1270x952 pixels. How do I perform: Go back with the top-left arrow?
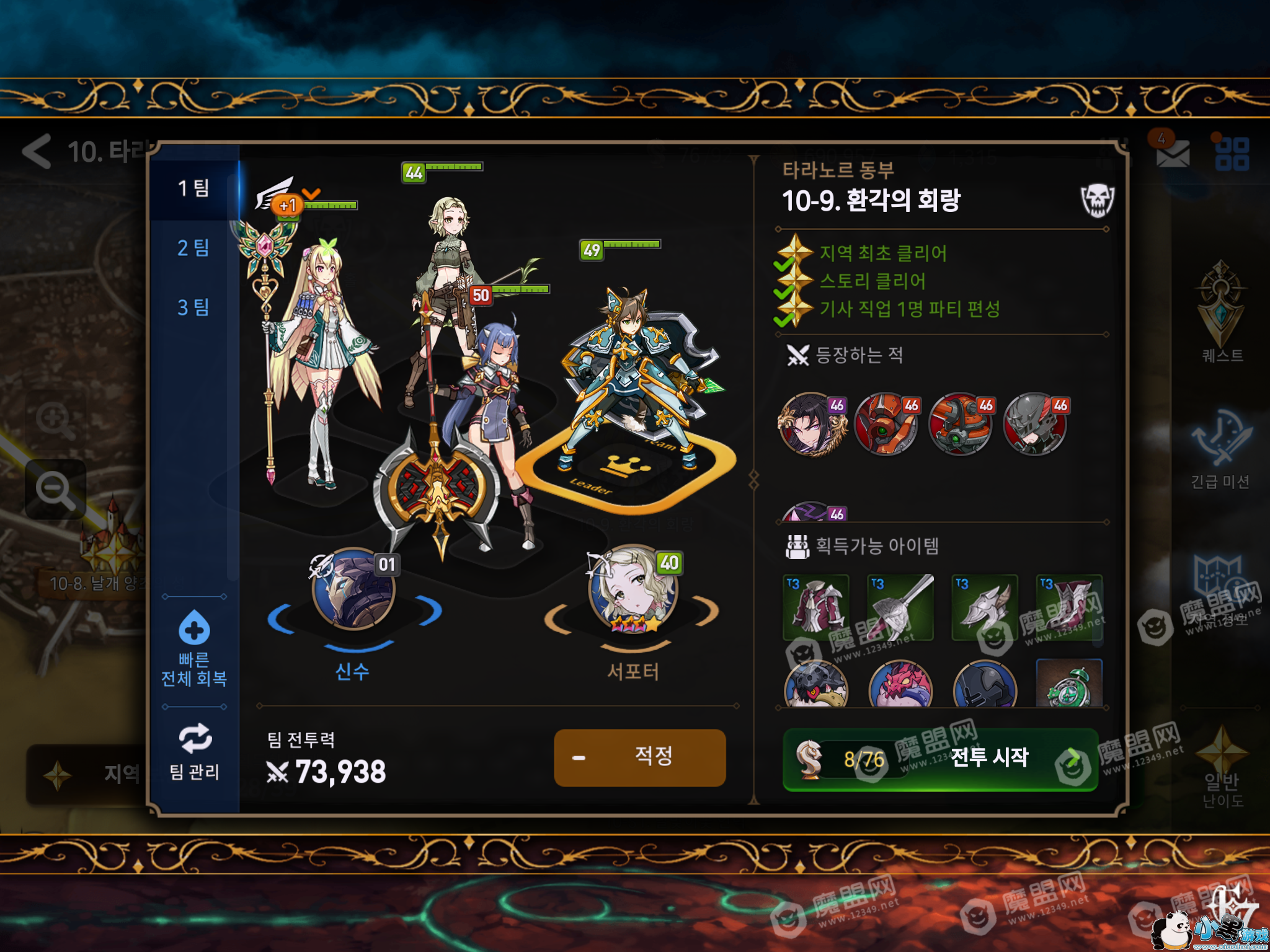(37, 151)
